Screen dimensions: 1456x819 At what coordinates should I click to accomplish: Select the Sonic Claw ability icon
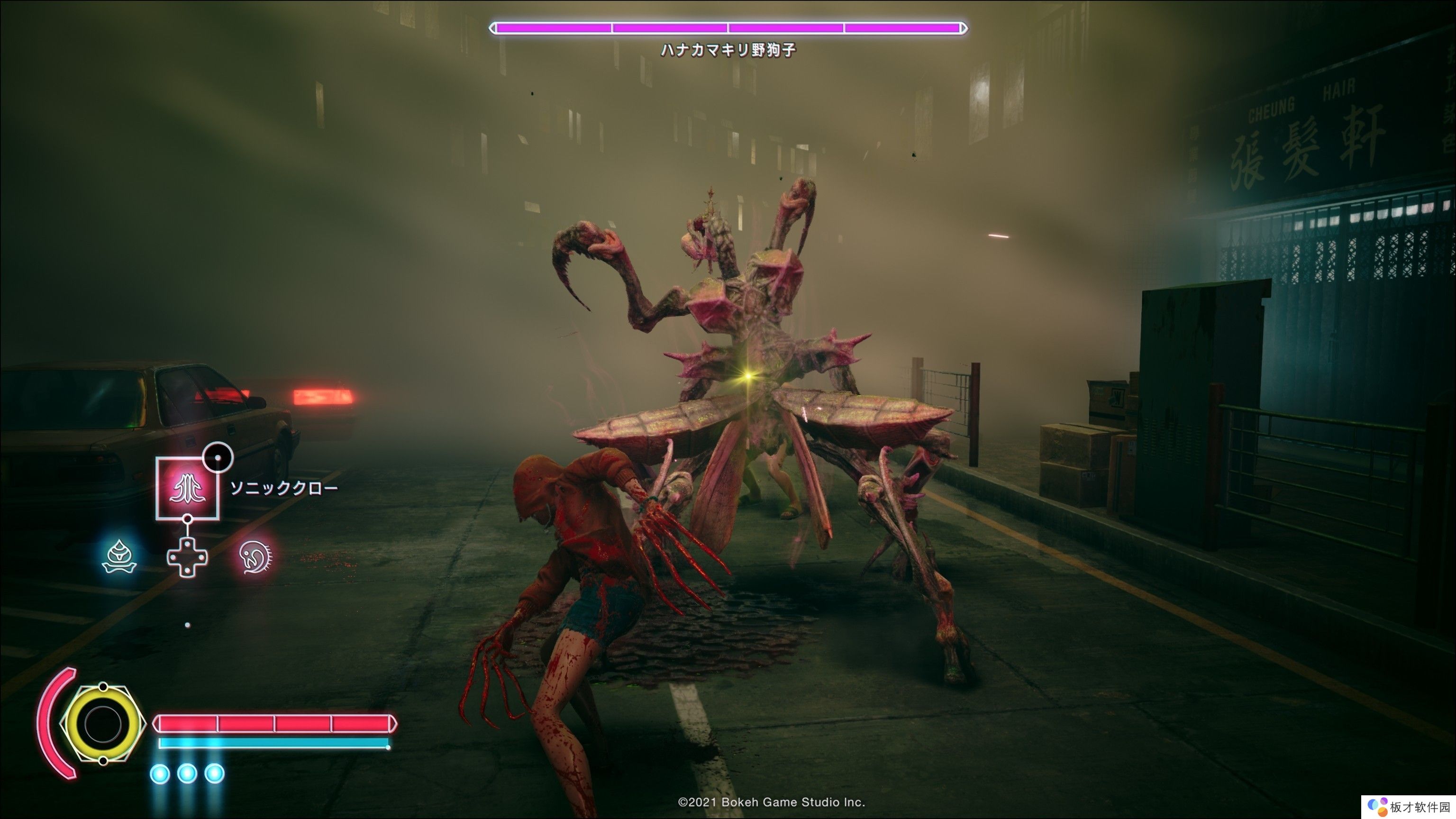coord(188,488)
